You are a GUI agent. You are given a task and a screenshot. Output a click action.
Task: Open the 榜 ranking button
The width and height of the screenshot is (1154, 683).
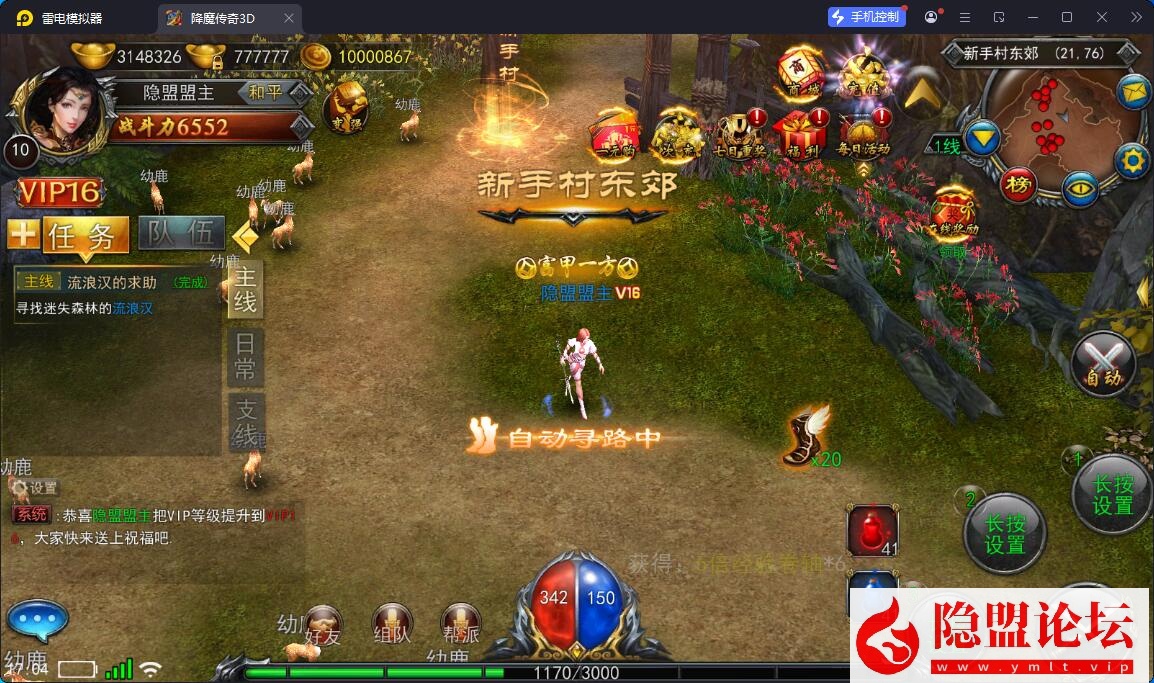1019,184
